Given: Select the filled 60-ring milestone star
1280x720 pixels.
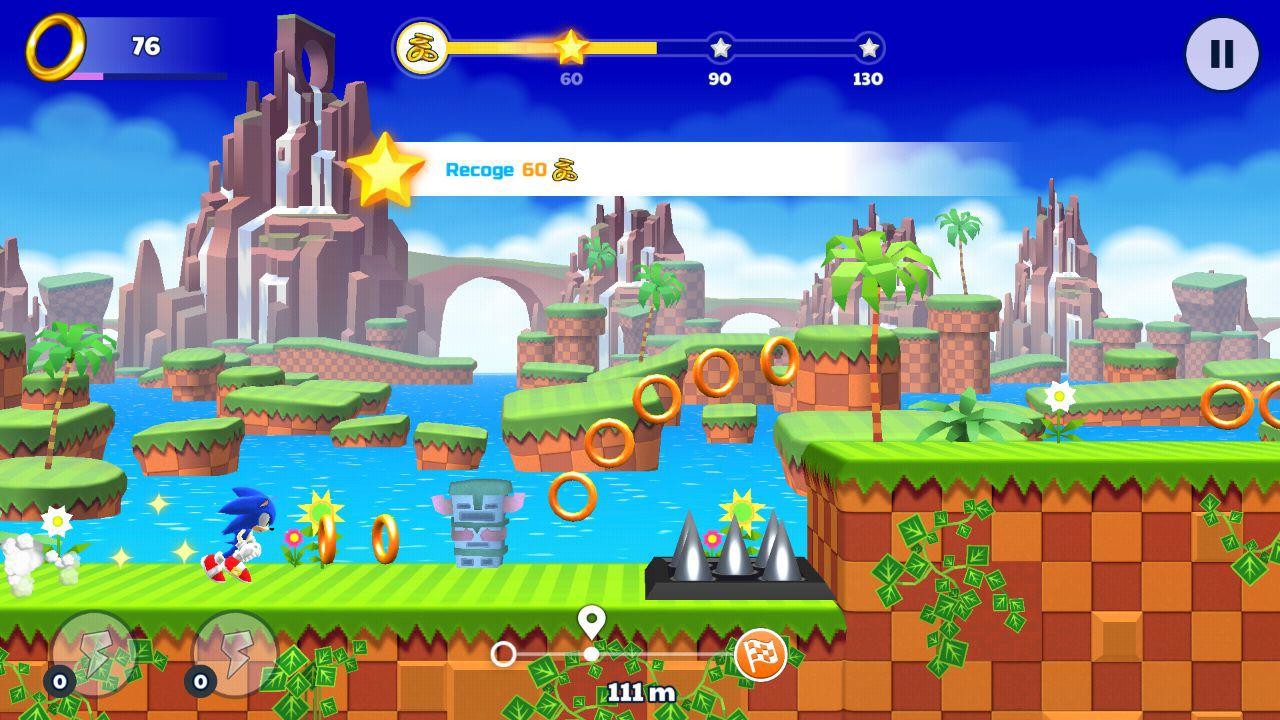Looking at the screenshot, I should 572,46.
